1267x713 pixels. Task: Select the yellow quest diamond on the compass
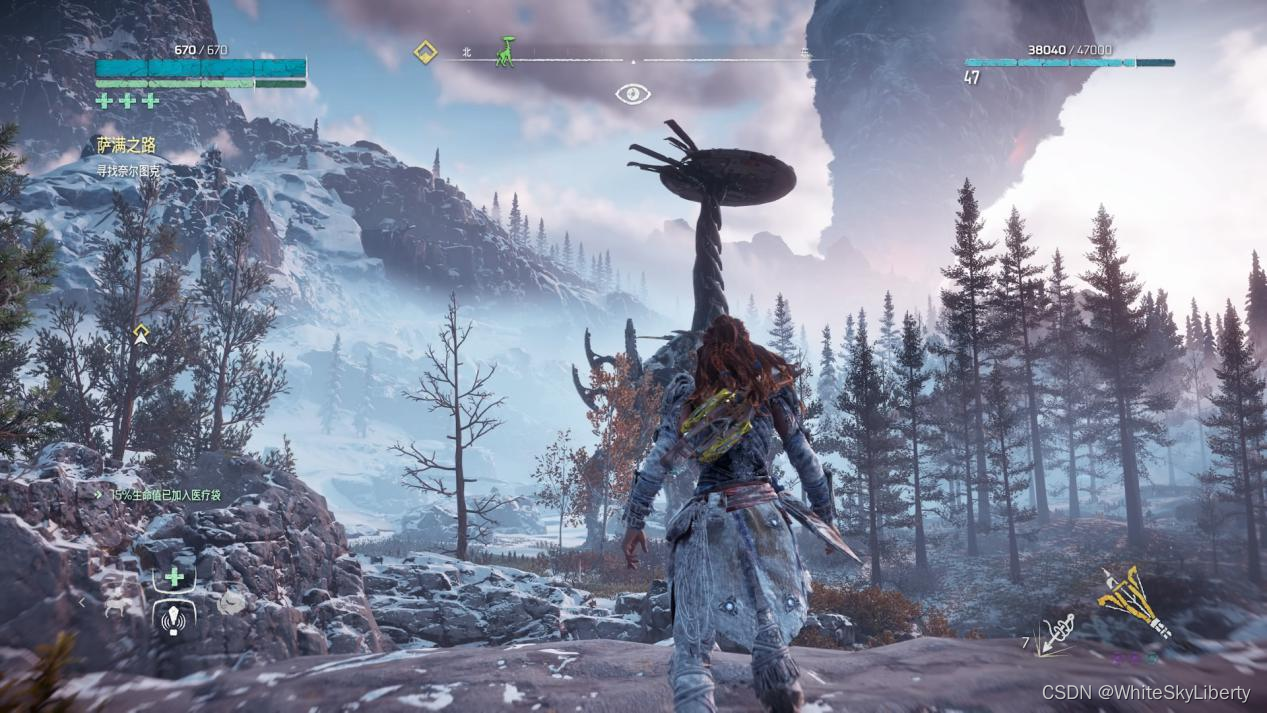click(426, 52)
